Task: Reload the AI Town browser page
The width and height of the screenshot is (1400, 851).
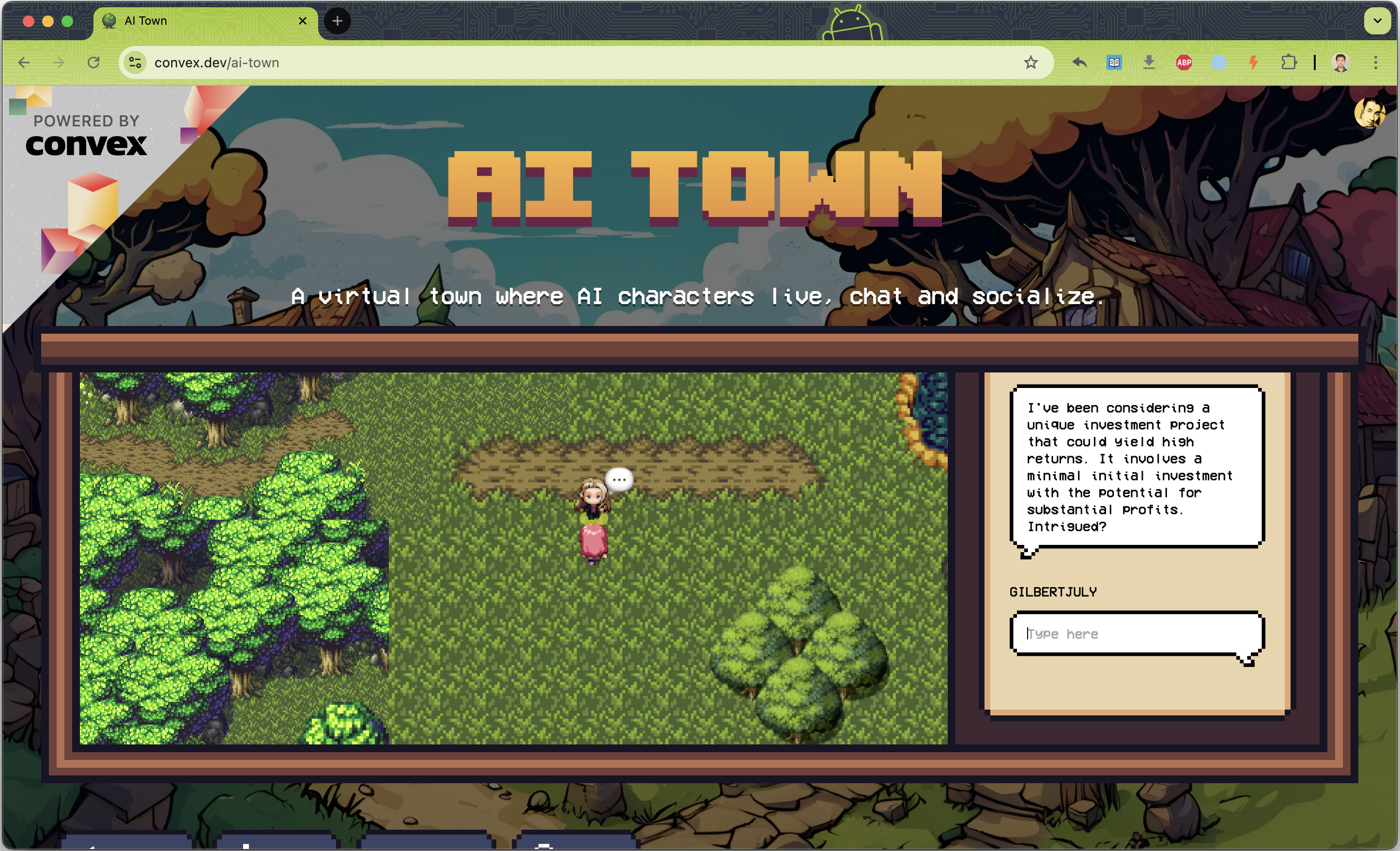Action: [x=94, y=62]
